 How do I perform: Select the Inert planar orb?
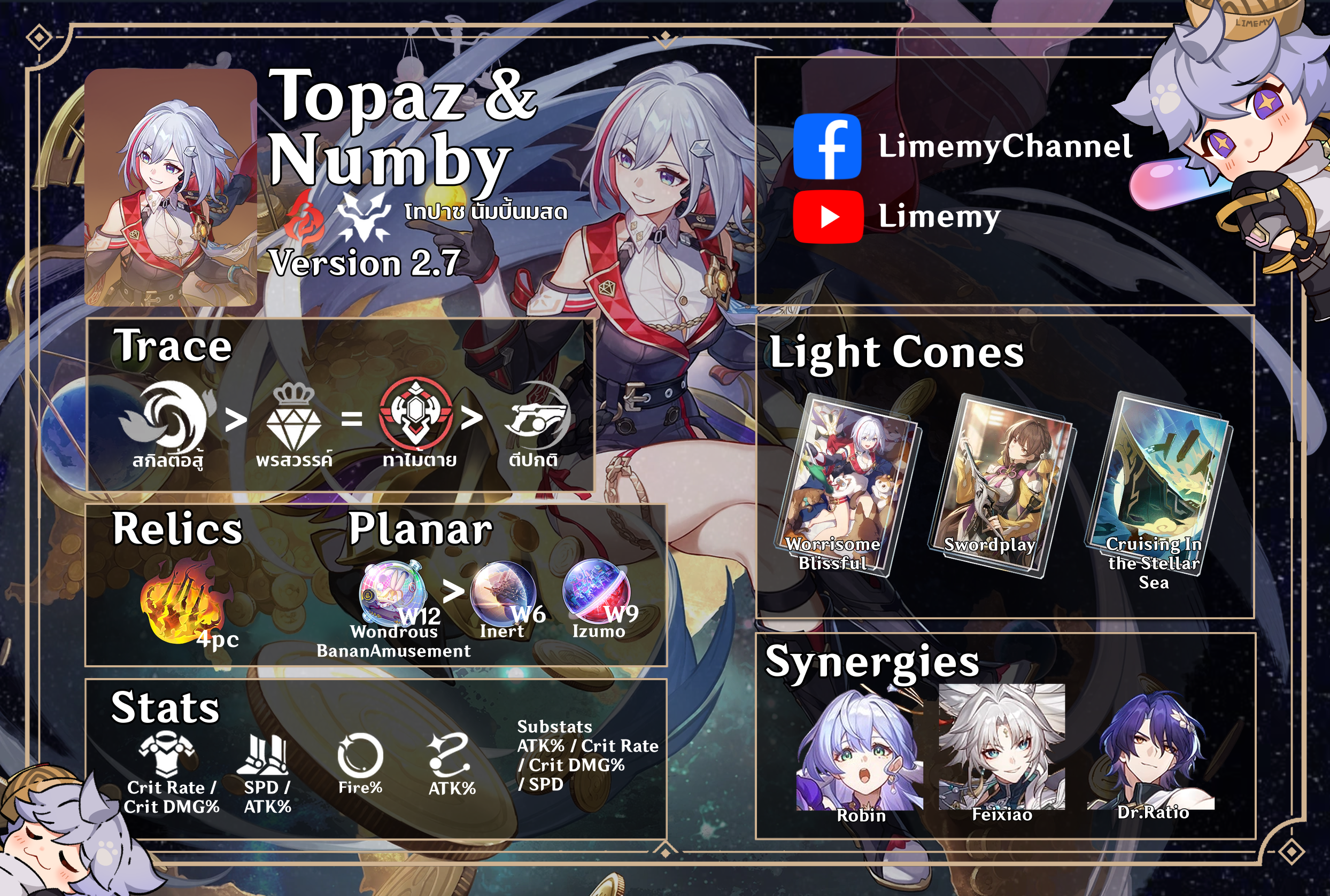click(x=502, y=593)
